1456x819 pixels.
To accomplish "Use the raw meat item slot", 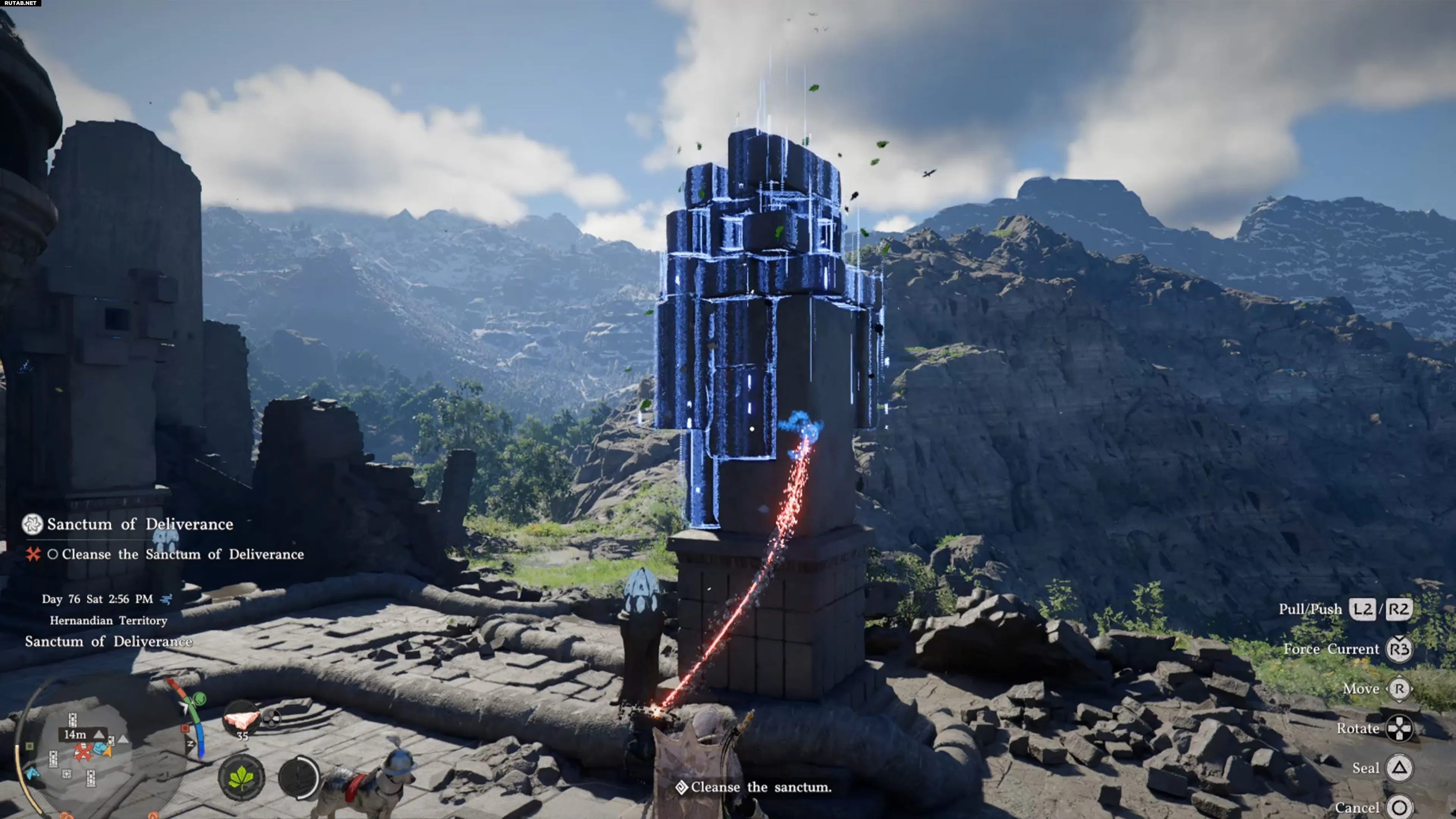I will point(242,720).
